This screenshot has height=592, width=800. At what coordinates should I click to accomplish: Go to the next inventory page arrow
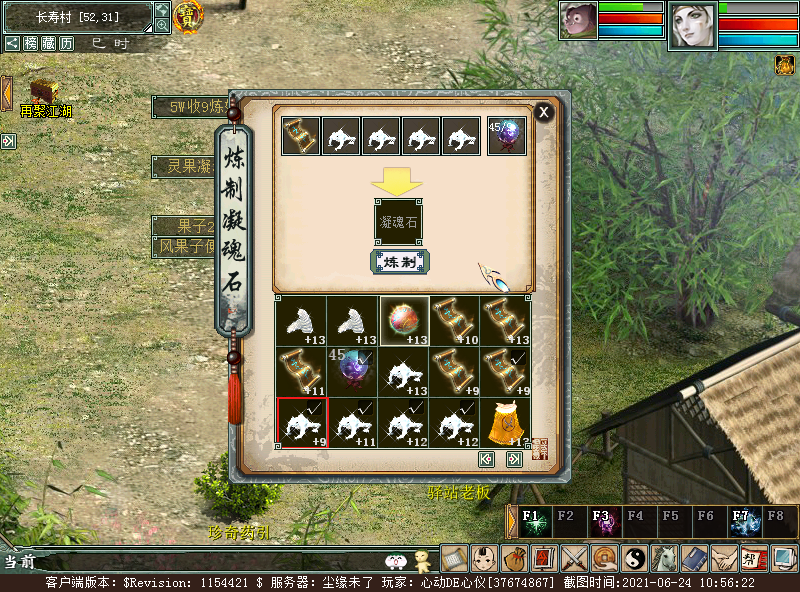click(514, 459)
